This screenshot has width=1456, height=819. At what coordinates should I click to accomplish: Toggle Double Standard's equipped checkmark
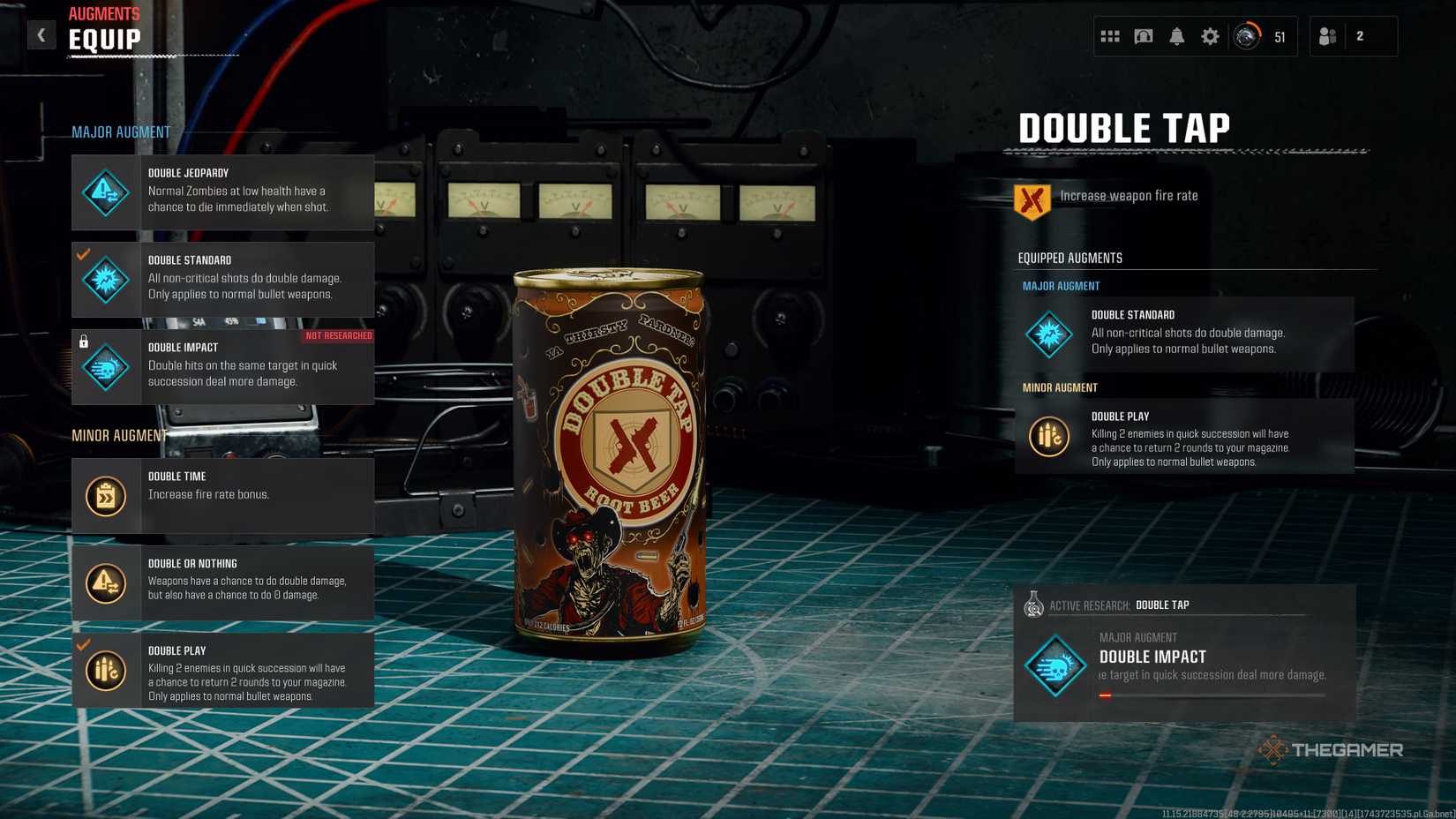(x=83, y=255)
